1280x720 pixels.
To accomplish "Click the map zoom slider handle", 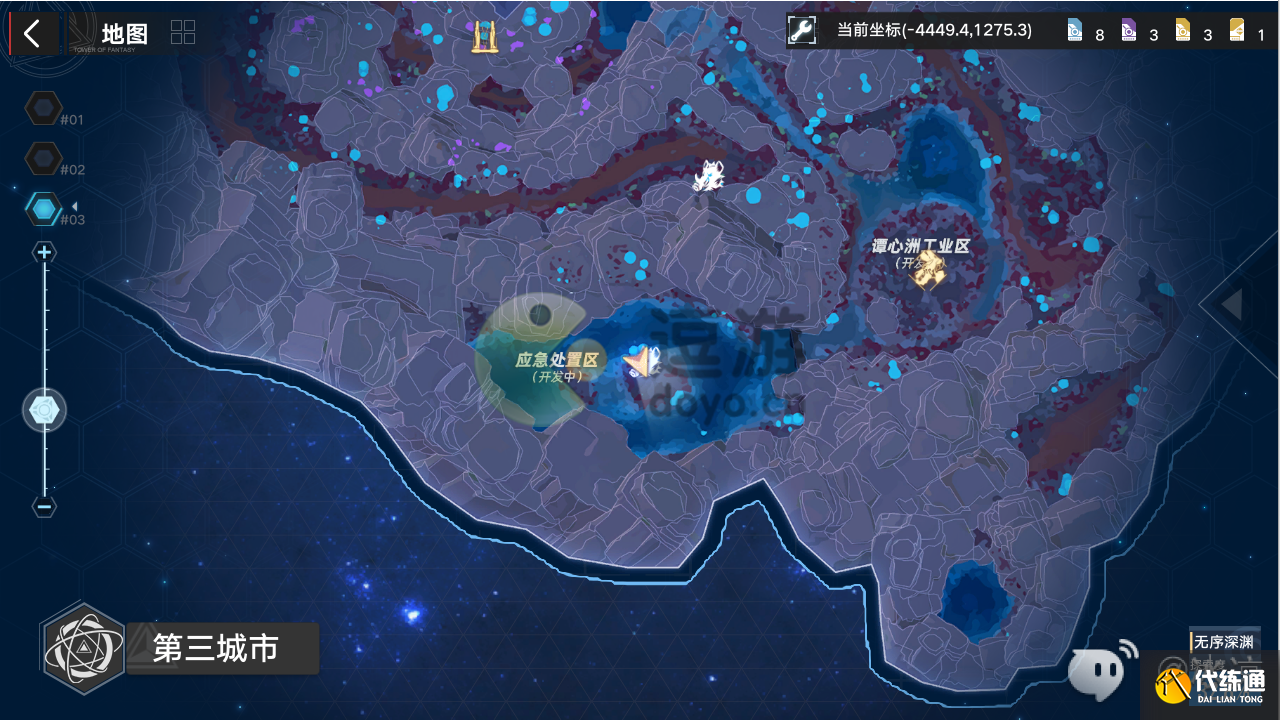I will click(x=45, y=410).
